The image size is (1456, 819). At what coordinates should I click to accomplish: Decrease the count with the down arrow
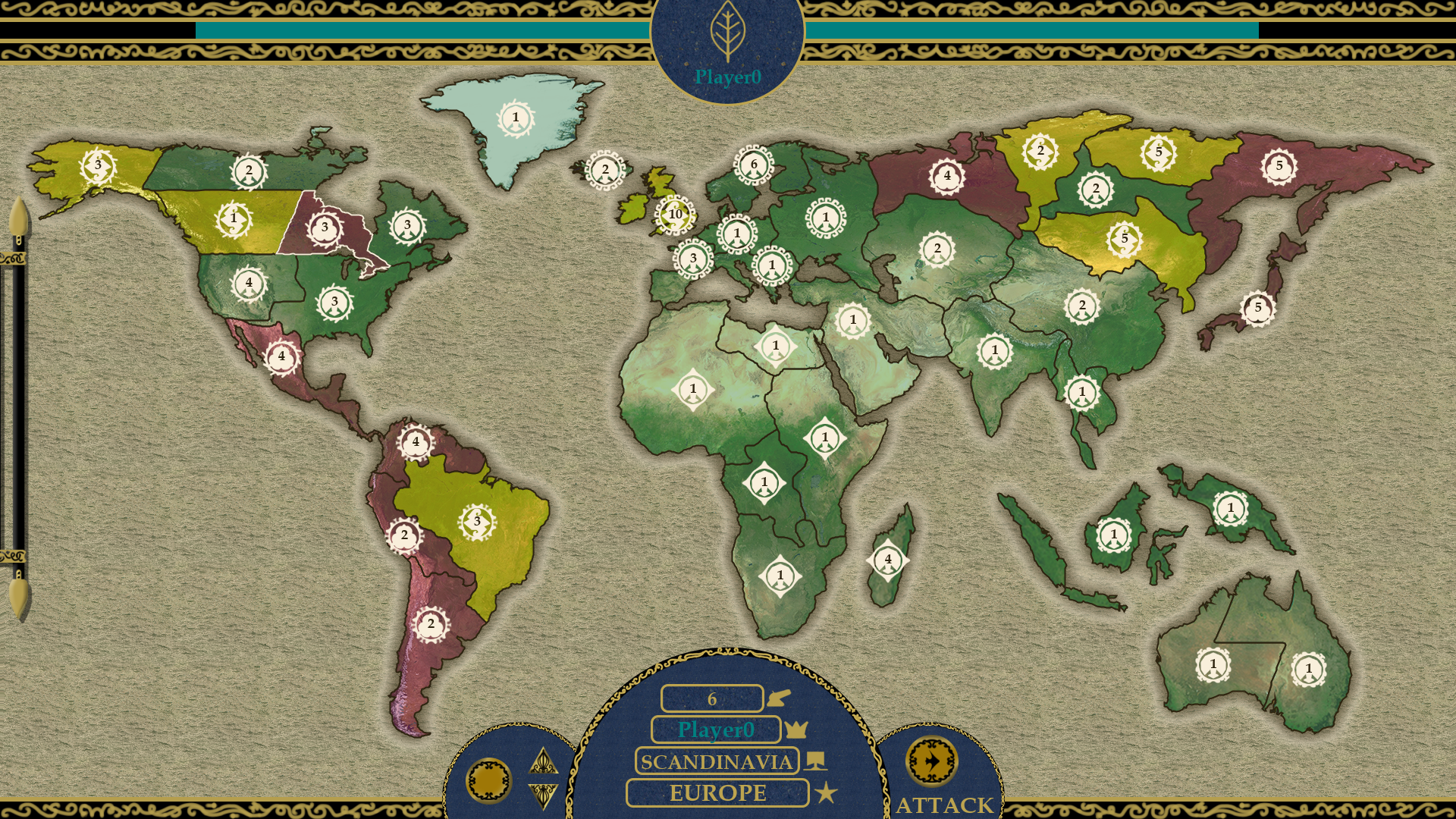[x=543, y=795]
